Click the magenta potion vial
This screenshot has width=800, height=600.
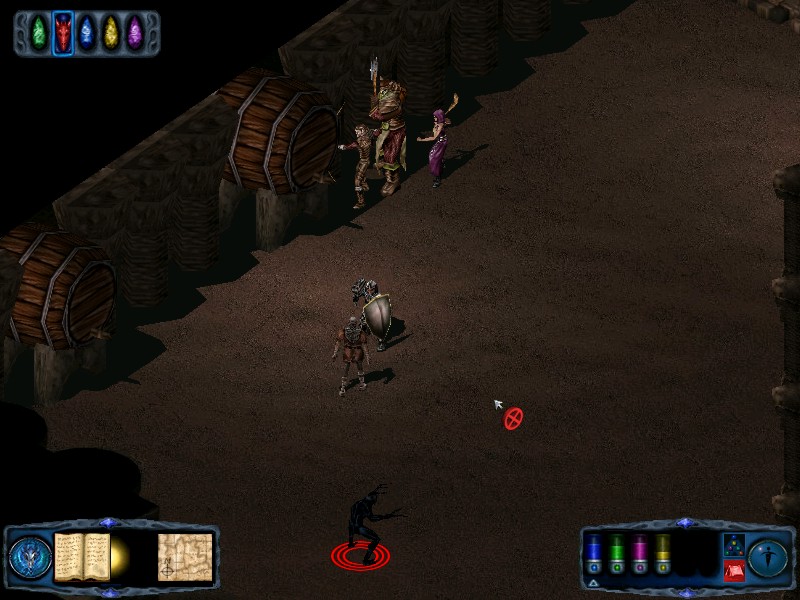(640, 552)
